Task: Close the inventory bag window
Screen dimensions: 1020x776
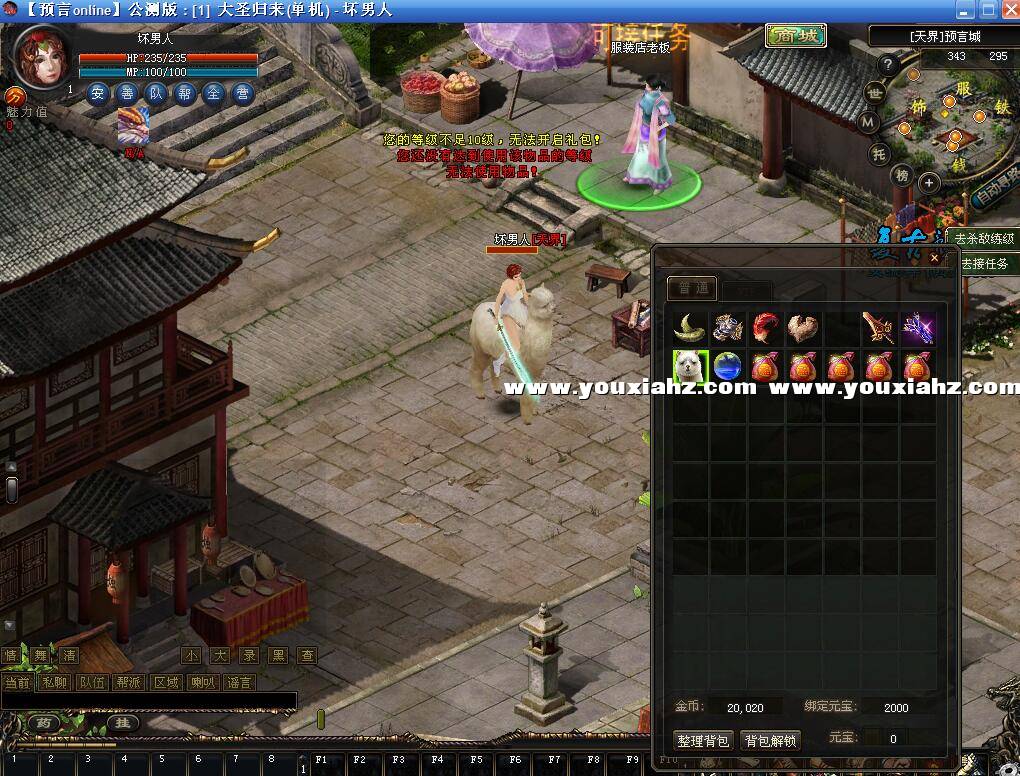Action: (934, 258)
